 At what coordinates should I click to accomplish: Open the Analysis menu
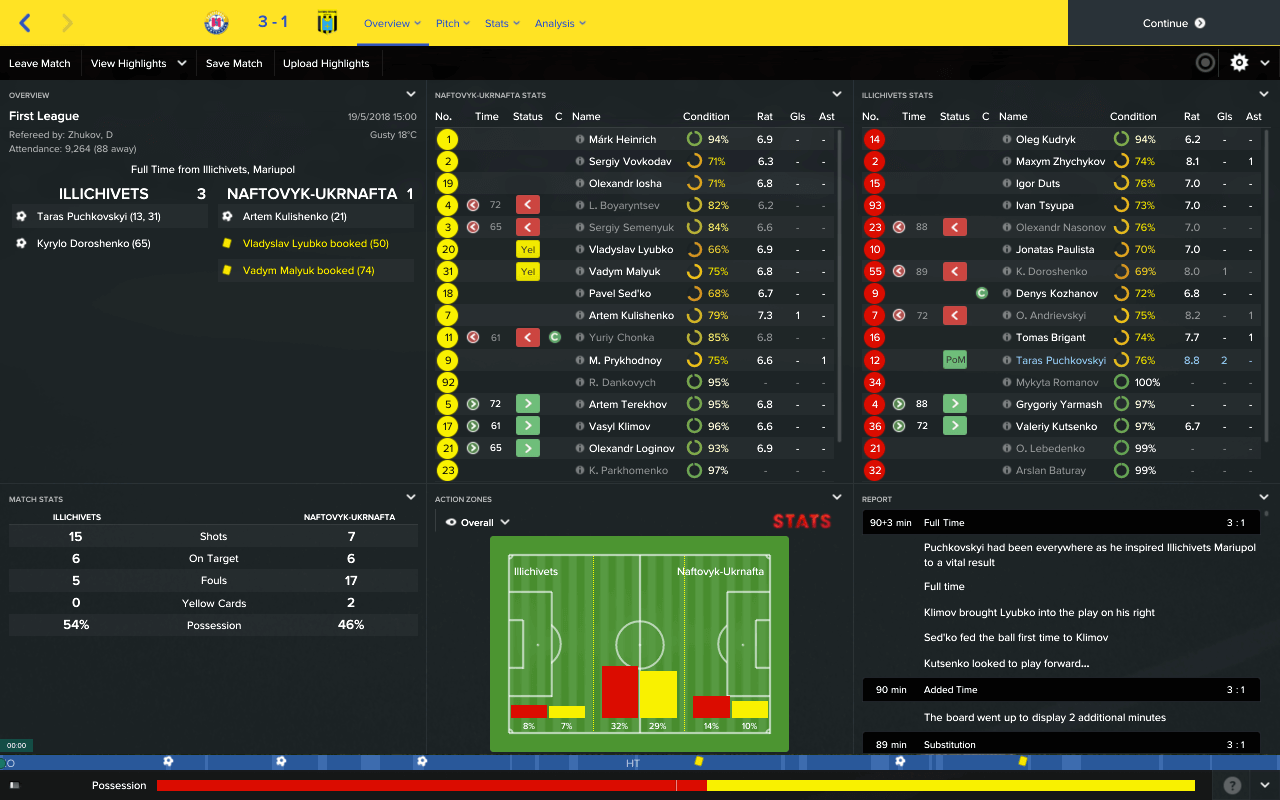coord(560,23)
